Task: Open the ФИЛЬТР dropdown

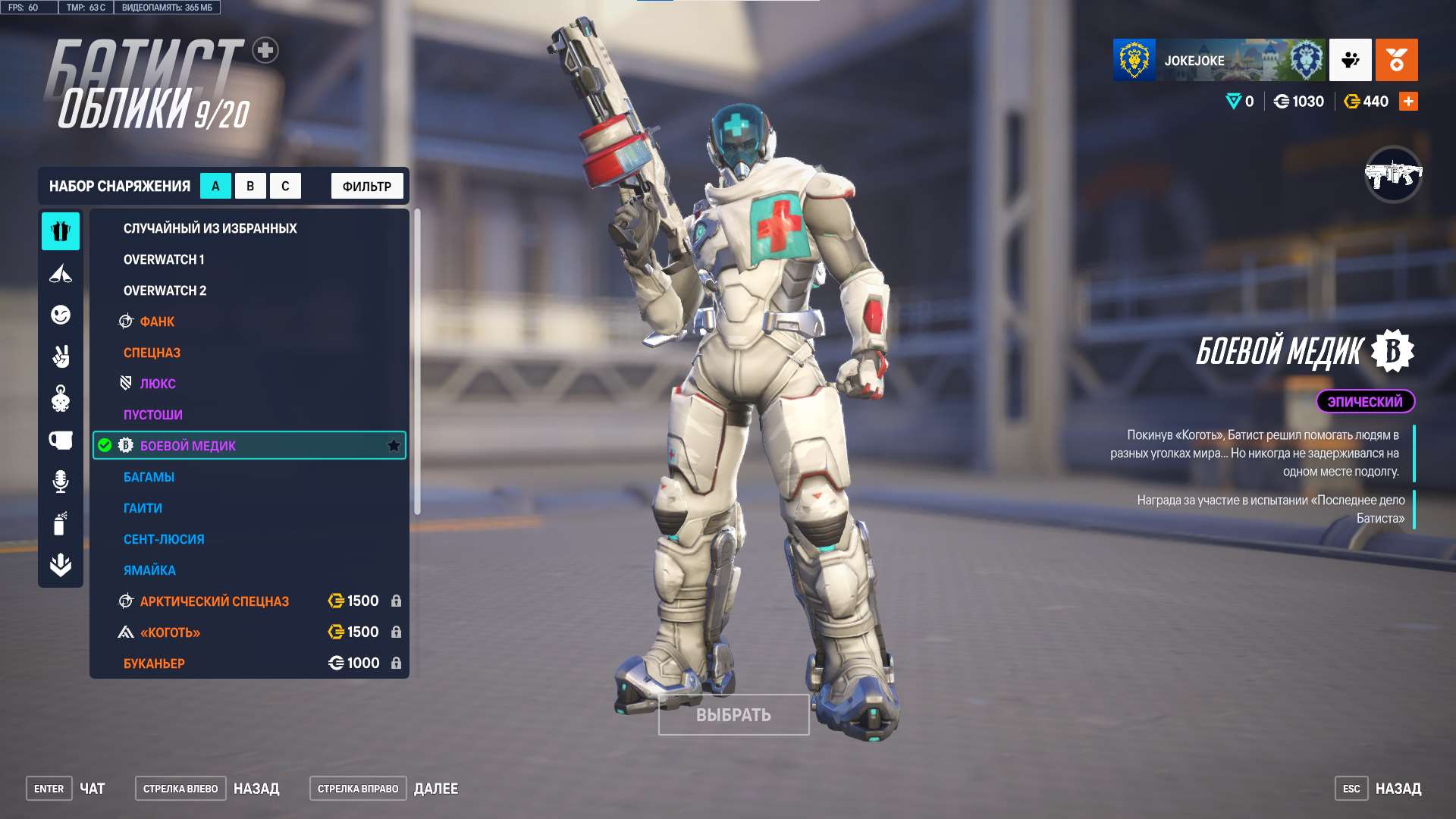Action: point(366,185)
